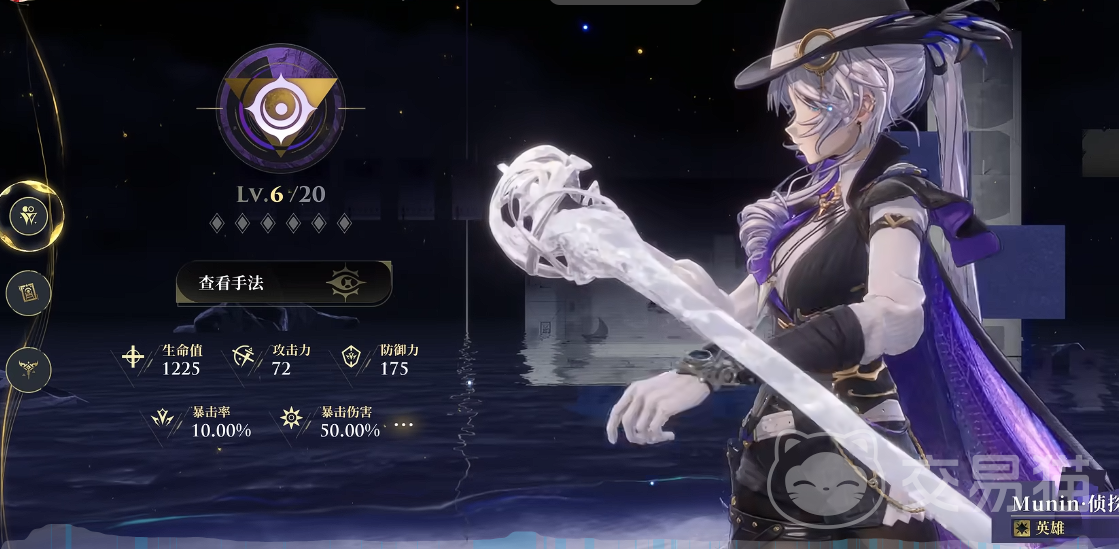The width and height of the screenshot is (1119, 549).
Task: Open the 查看手法 (view techniques) button
Action: click(x=283, y=283)
